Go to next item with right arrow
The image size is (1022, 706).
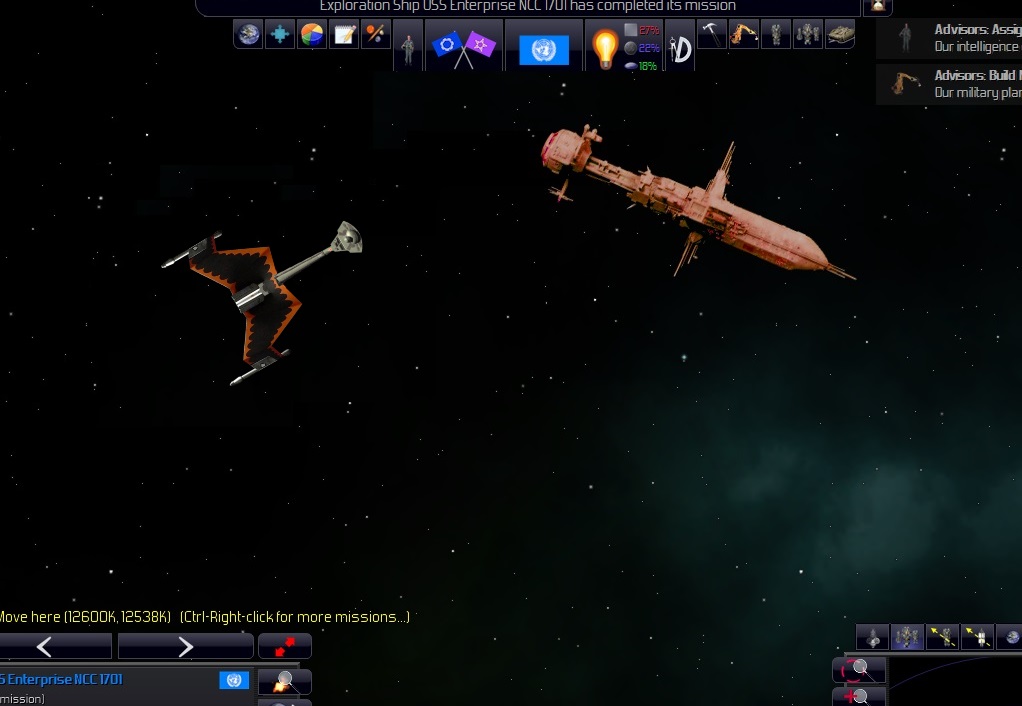pyautogui.click(x=185, y=647)
